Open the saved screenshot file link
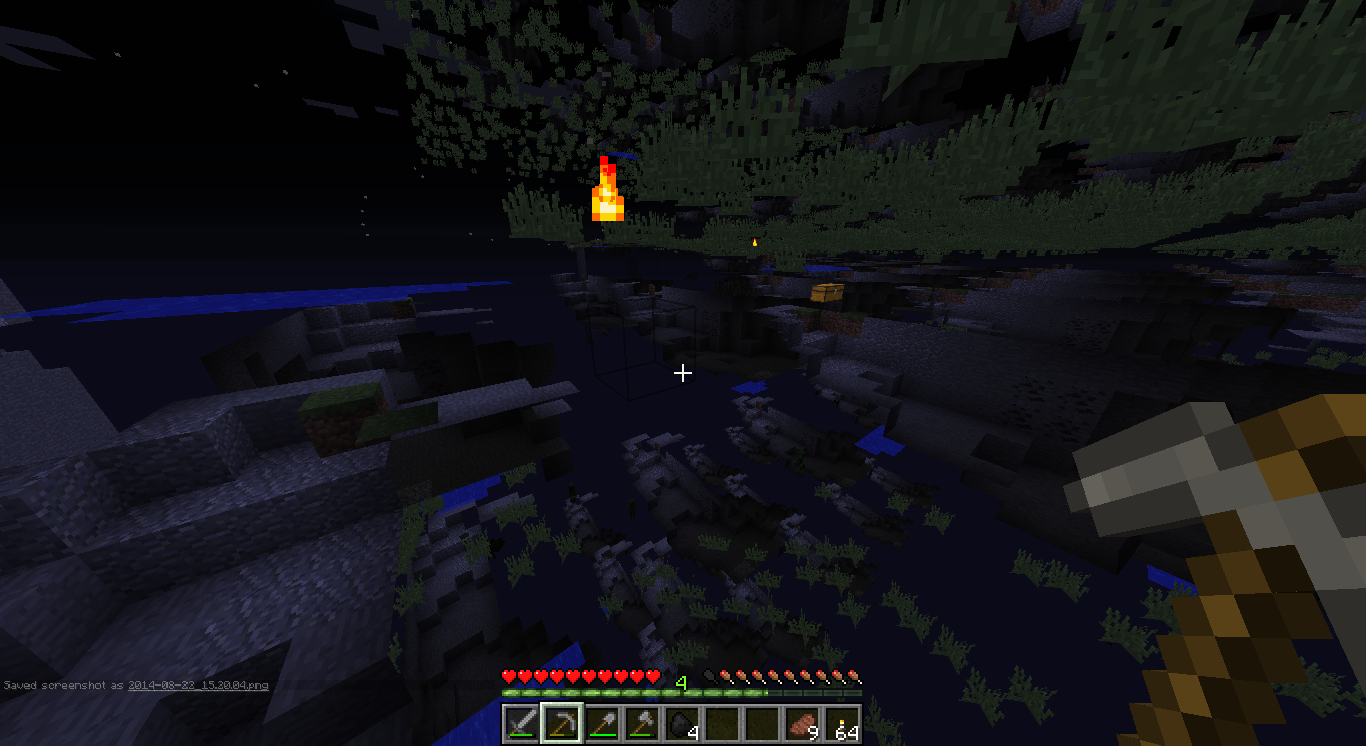1366x746 pixels. point(198,686)
